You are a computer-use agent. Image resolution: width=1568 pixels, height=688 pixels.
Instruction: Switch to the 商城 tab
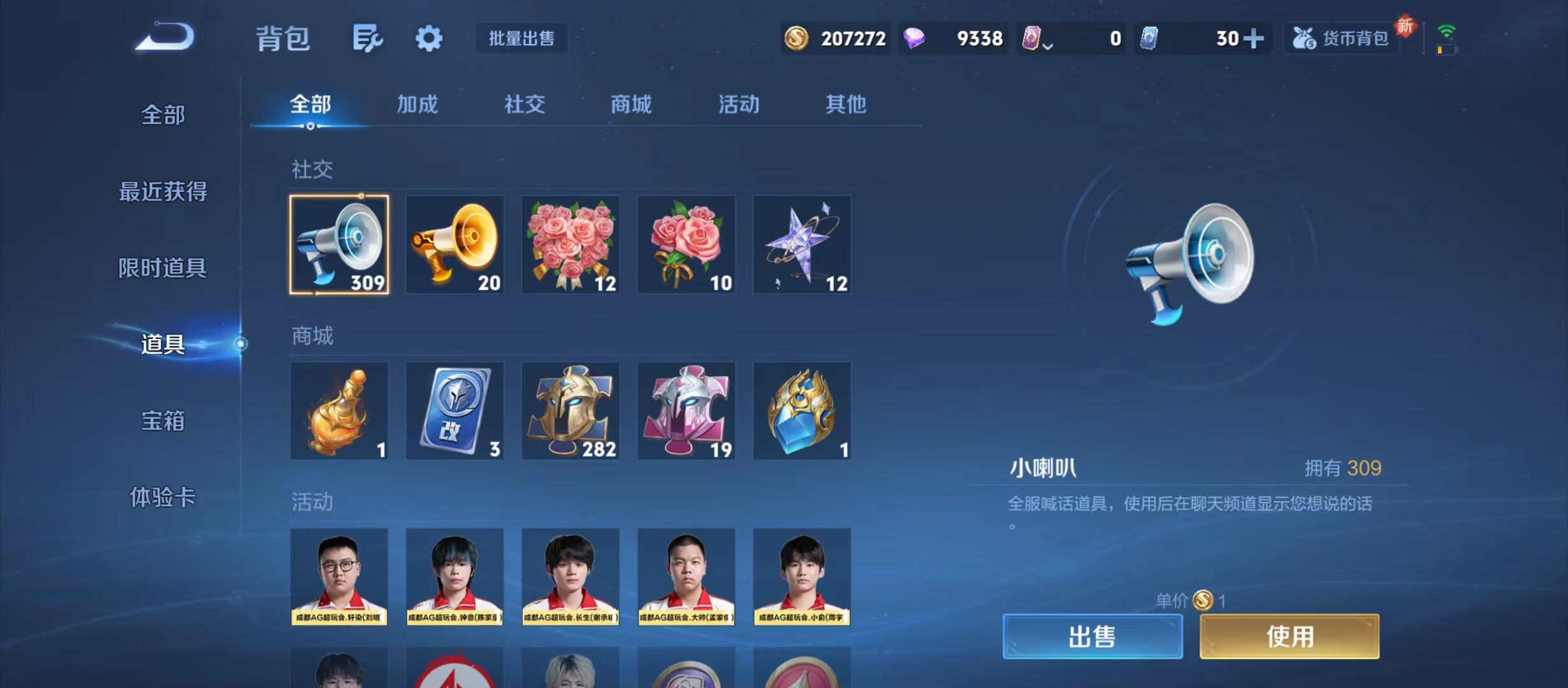[630, 104]
